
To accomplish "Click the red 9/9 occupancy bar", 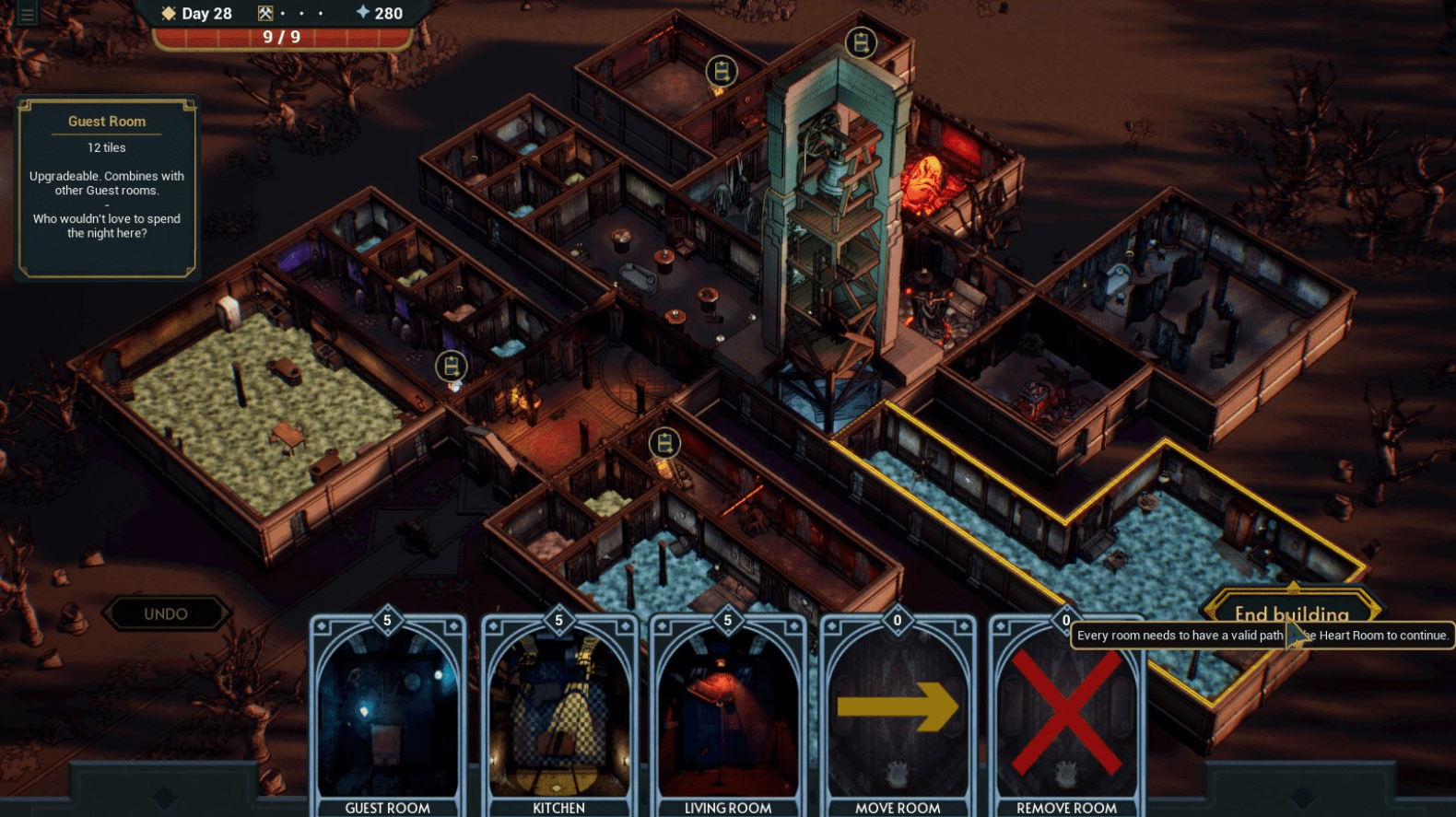I will click(284, 37).
